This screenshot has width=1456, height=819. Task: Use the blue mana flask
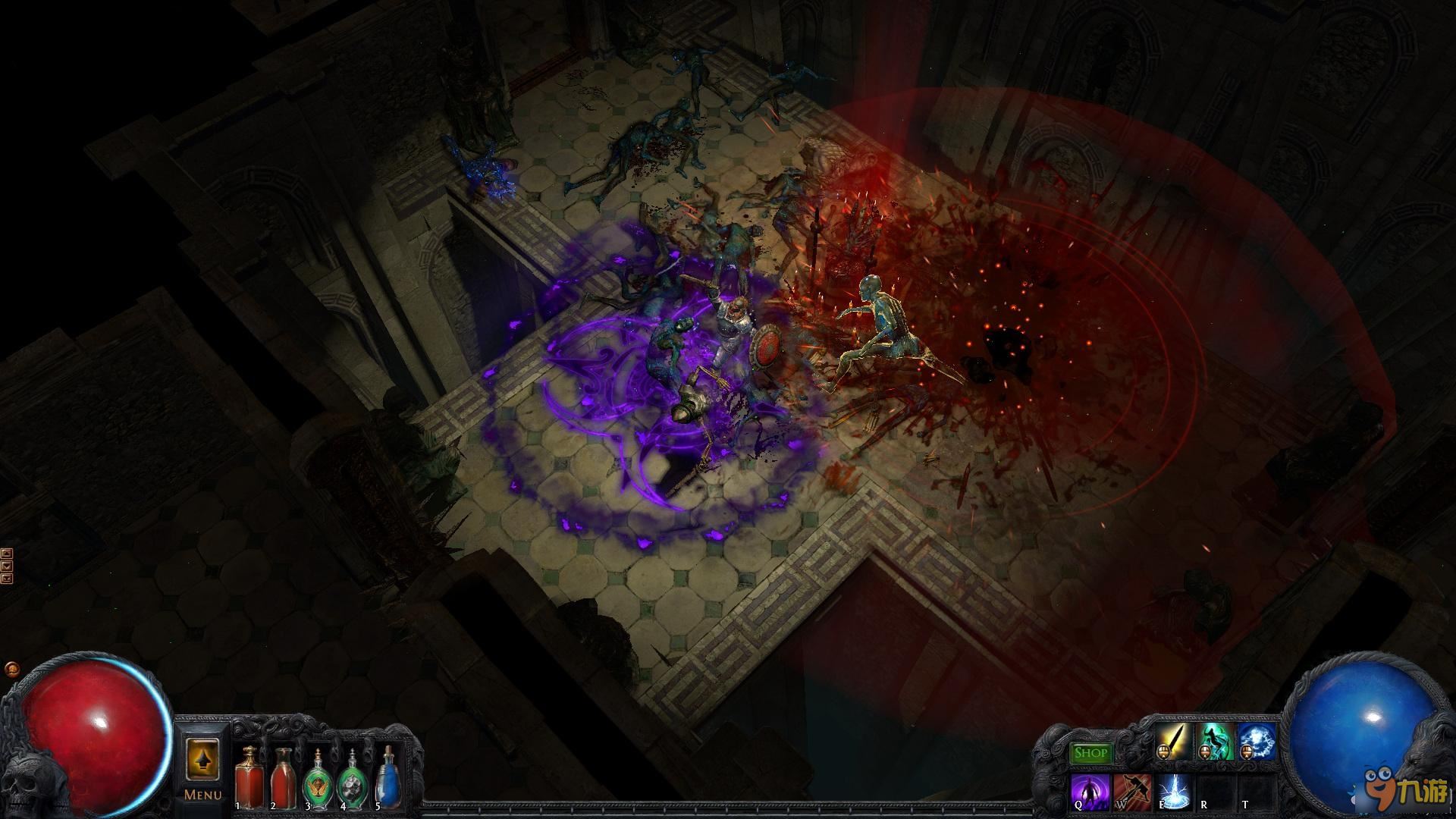coord(387,780)
